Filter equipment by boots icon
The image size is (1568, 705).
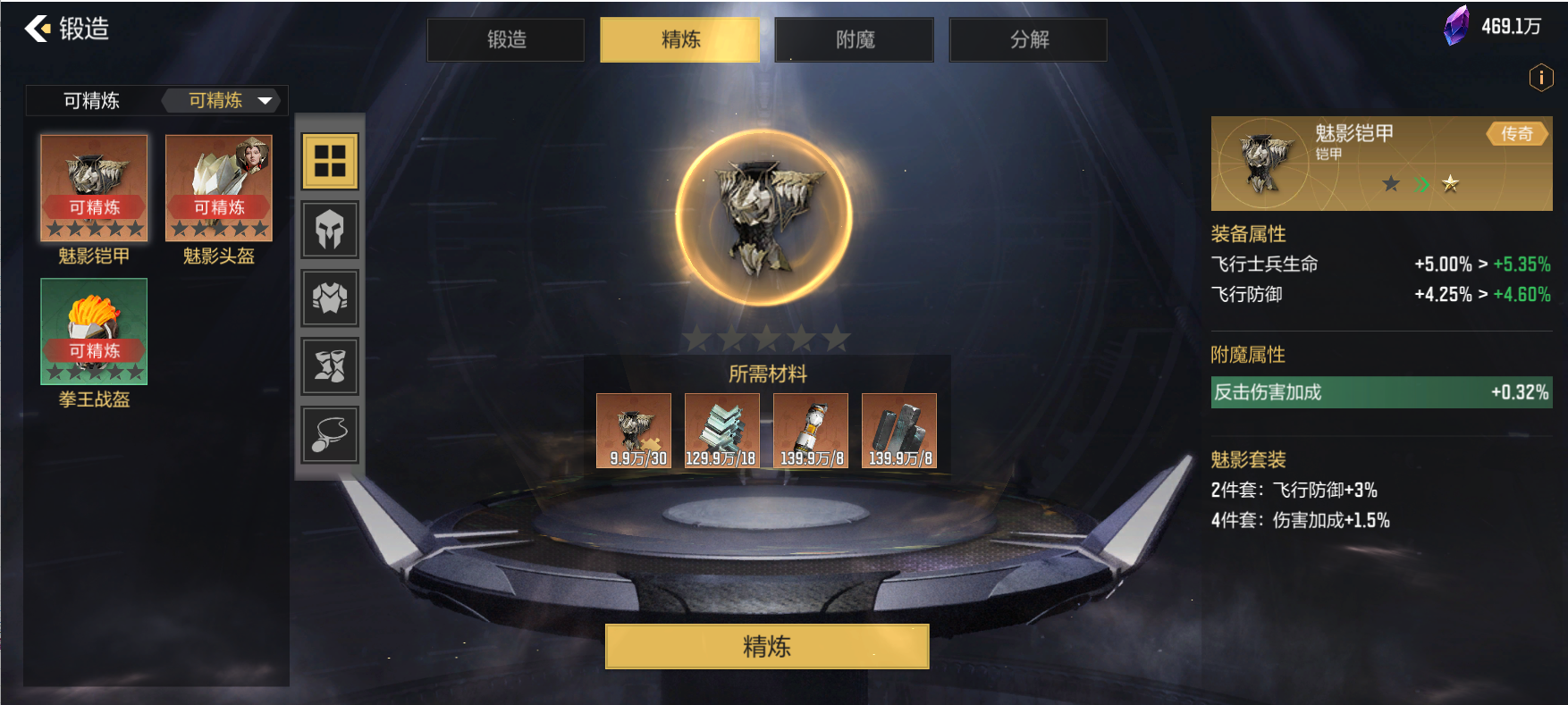(x=330, y=365)
